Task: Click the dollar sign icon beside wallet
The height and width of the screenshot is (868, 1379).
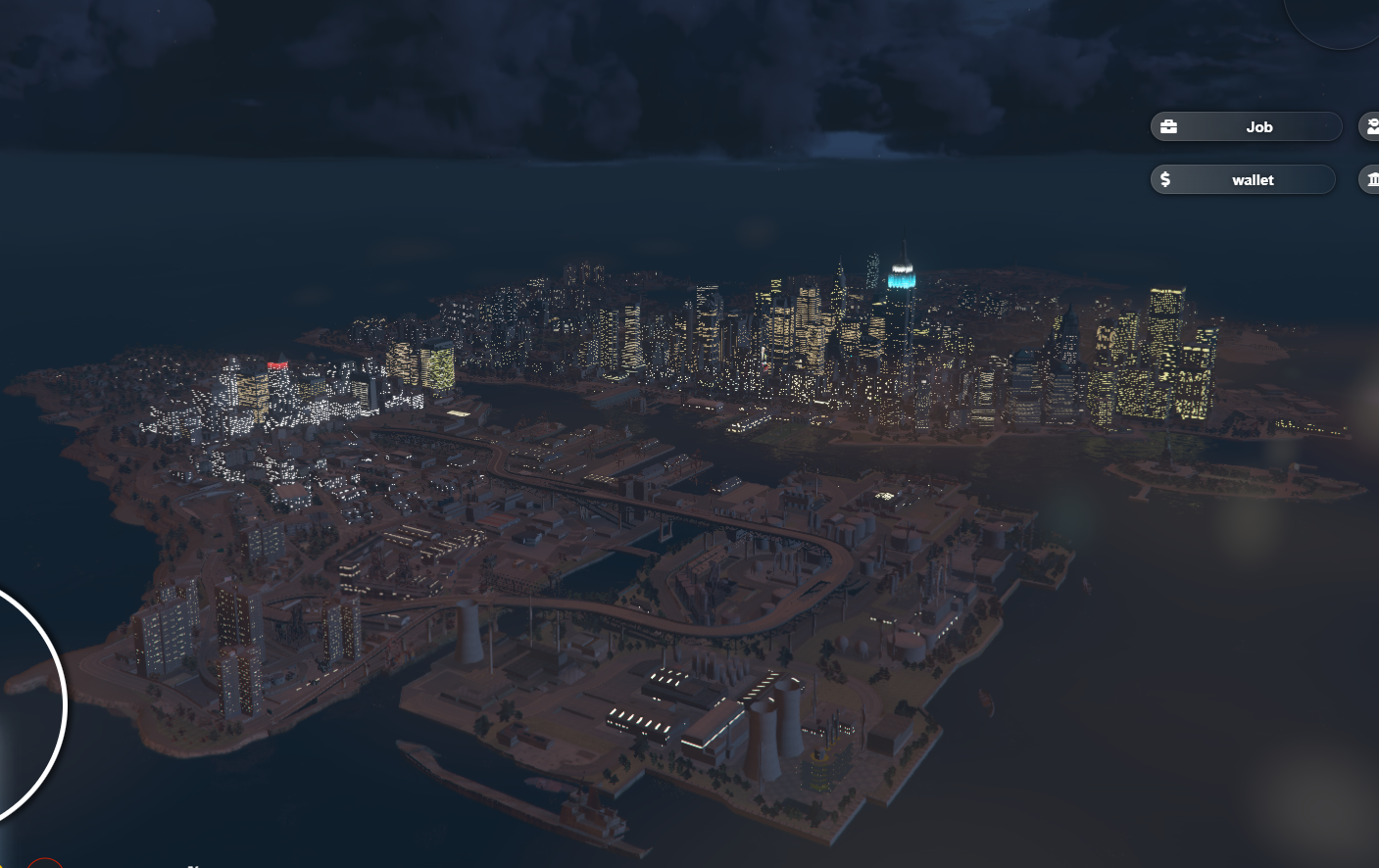Action: tap(1165, 179)
